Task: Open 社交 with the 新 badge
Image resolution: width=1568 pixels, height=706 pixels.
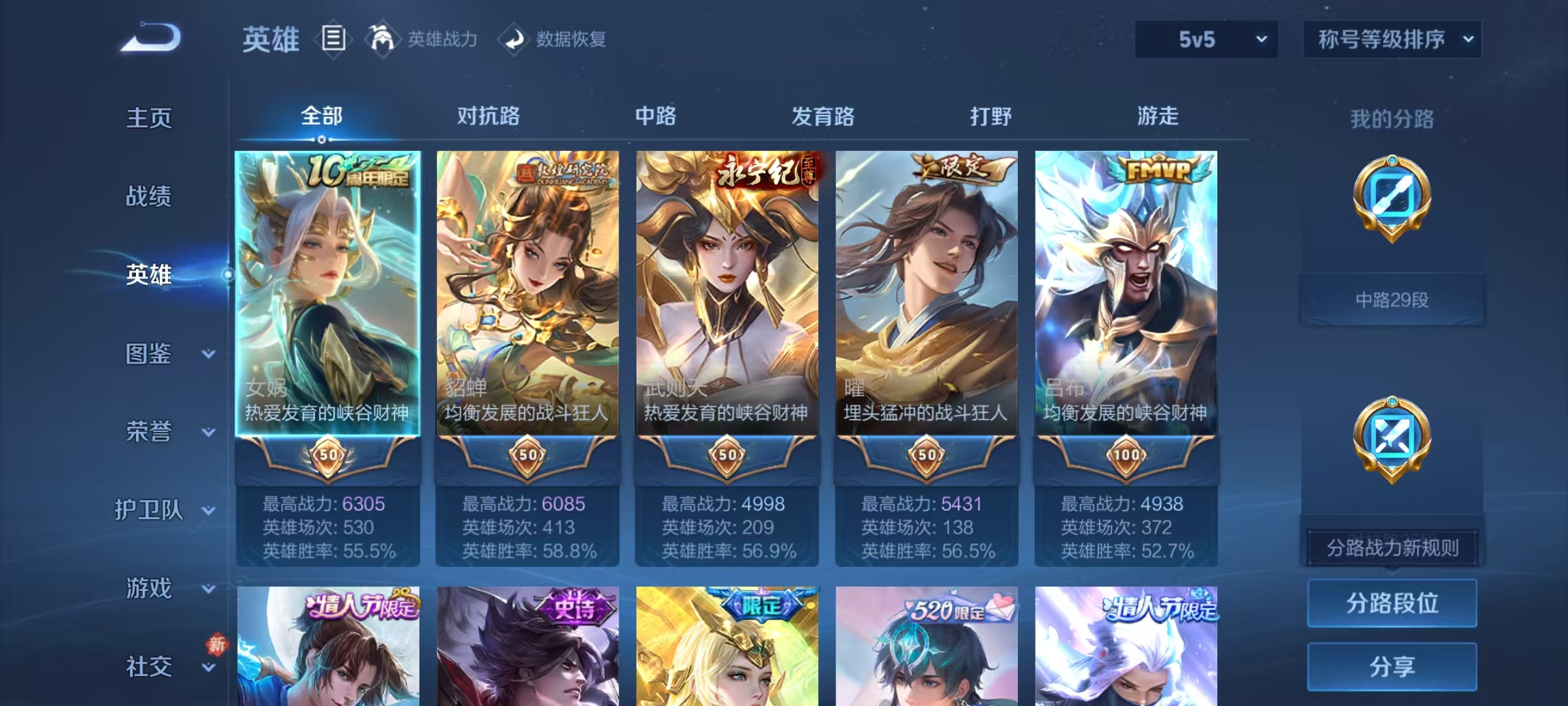Action: (149, 667)
